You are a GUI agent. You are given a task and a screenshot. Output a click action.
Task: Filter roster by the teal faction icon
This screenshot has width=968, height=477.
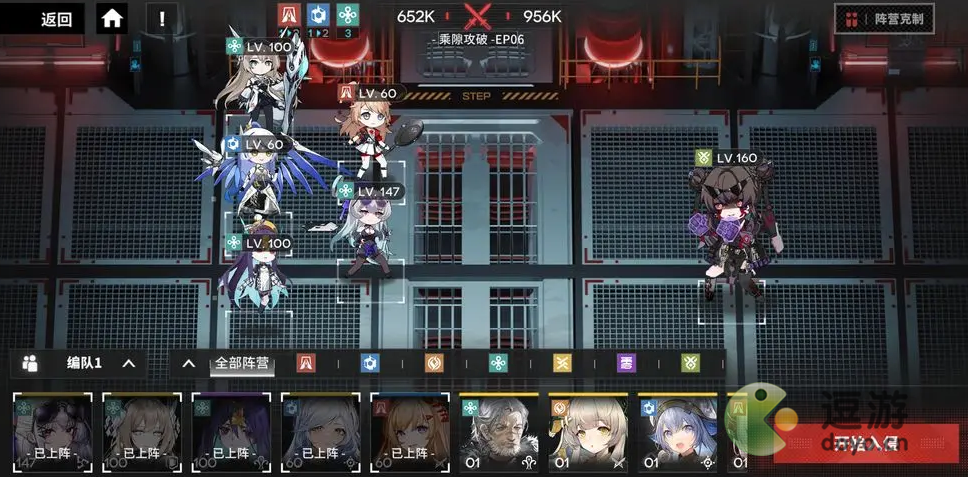[x=497, y=363]
